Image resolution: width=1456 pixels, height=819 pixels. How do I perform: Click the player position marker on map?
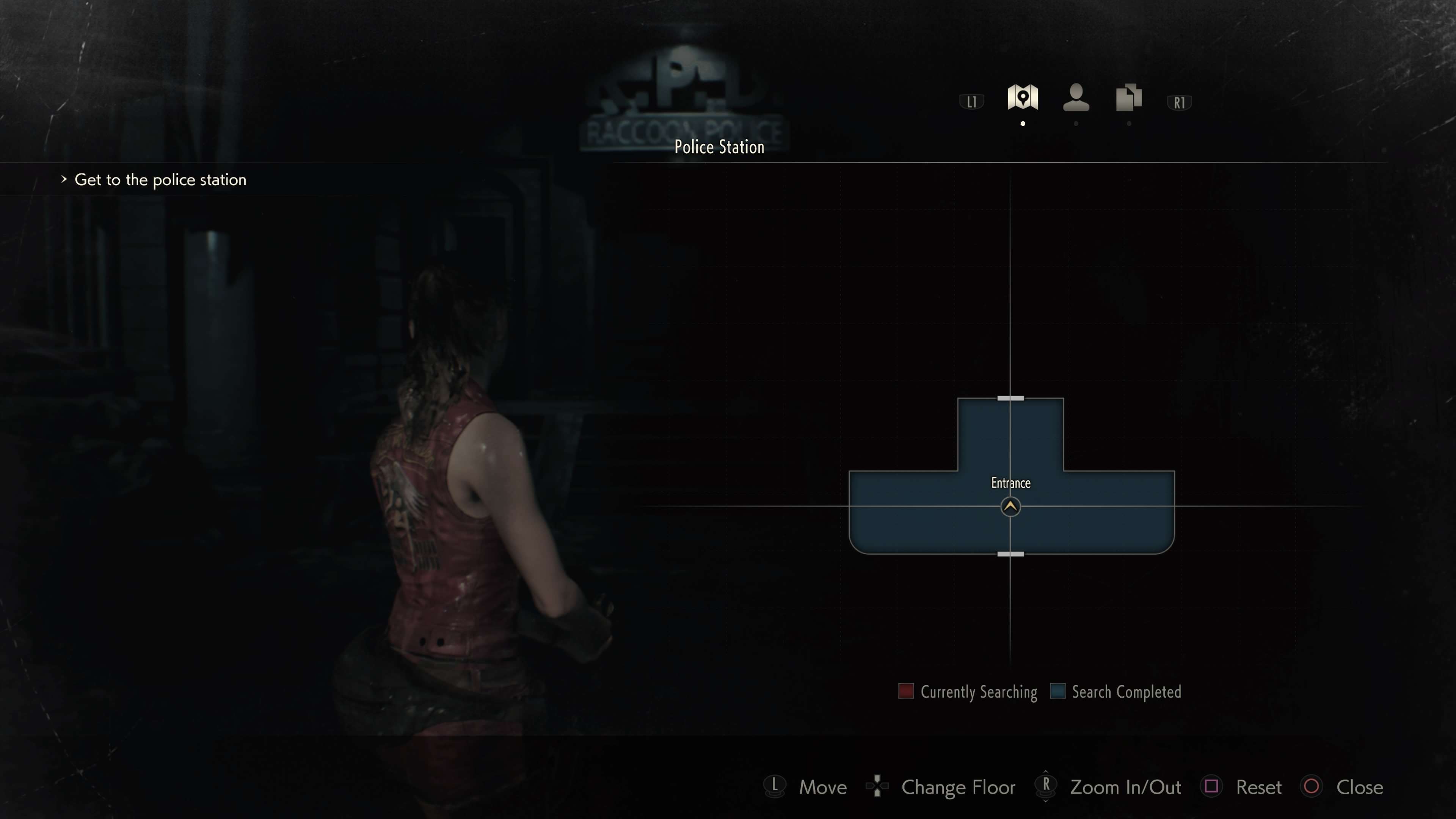click(x=1010, y=507)
